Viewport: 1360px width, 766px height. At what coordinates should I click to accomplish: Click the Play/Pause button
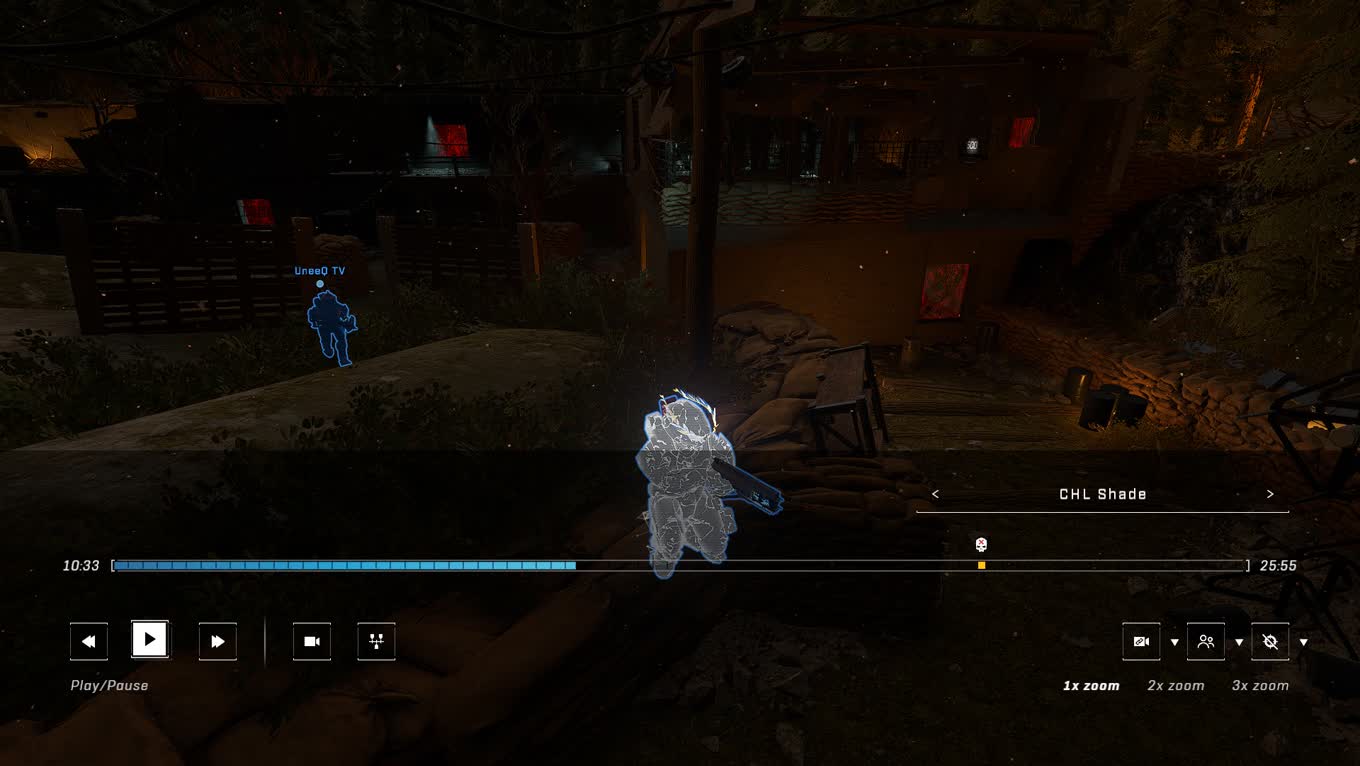tap(150, 640)
